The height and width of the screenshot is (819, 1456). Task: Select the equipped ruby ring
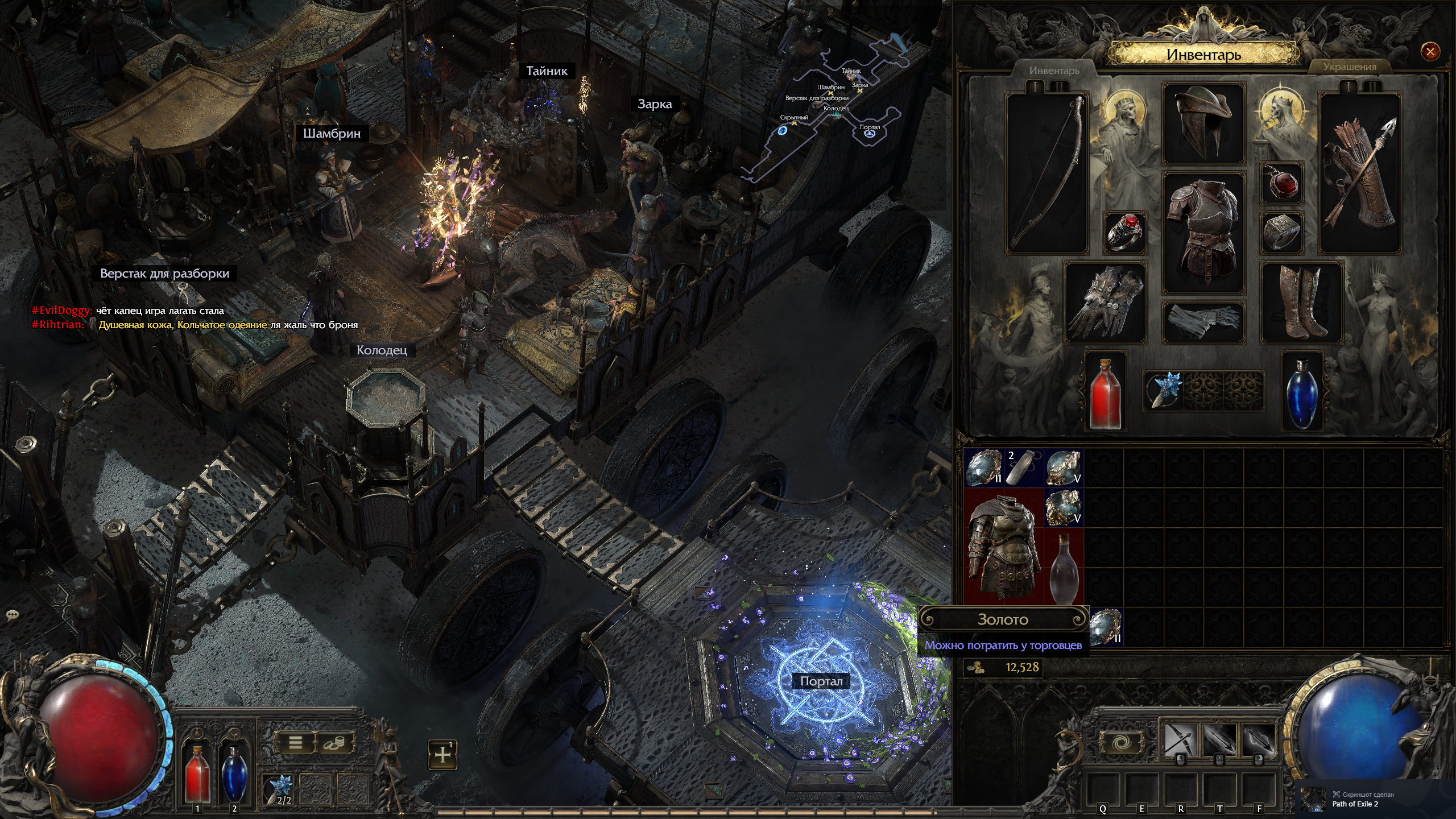pos(1124,232)
